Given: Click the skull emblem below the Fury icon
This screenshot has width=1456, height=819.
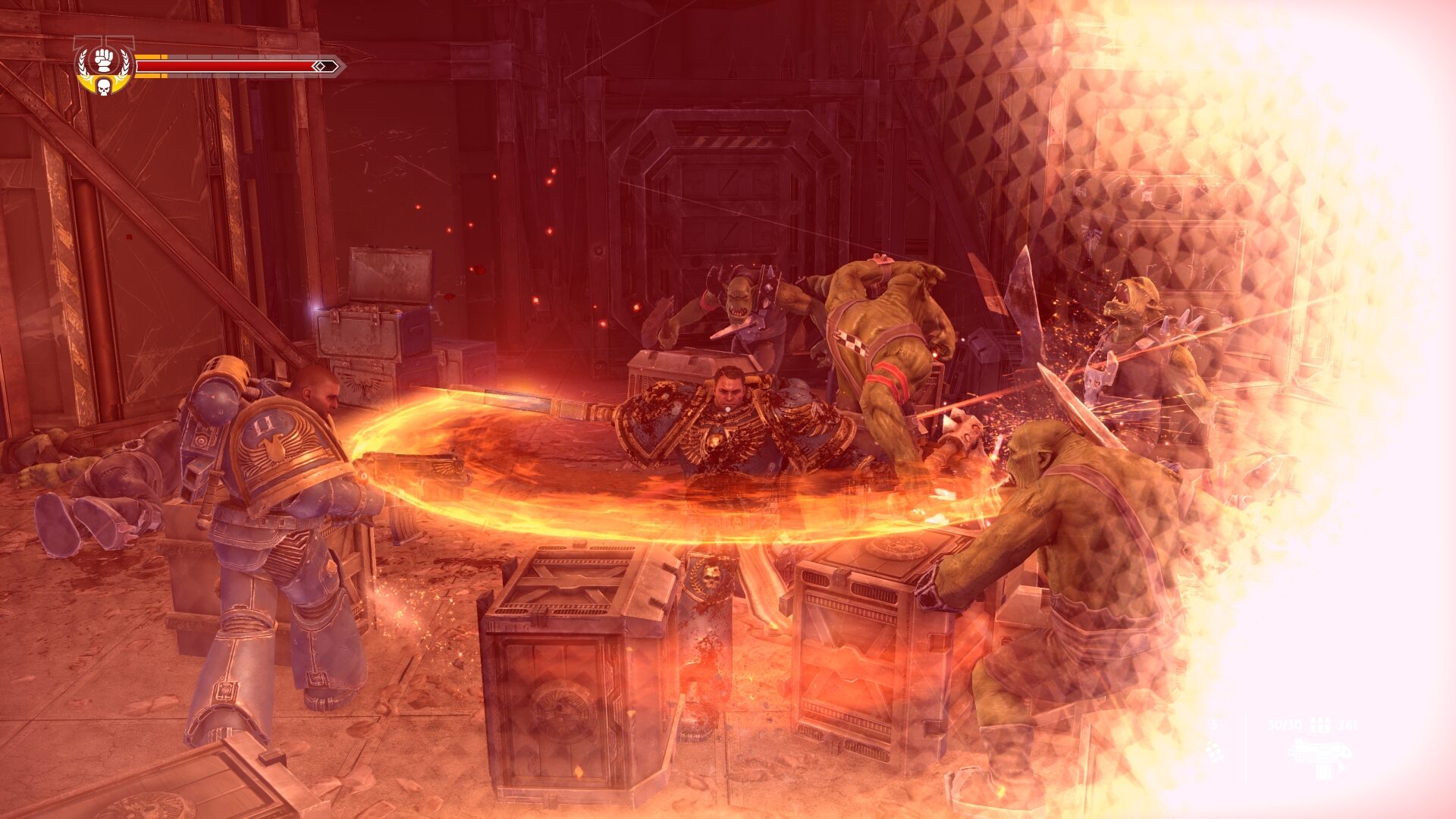Looking at the screenshot, I should [x=103, y=88].
